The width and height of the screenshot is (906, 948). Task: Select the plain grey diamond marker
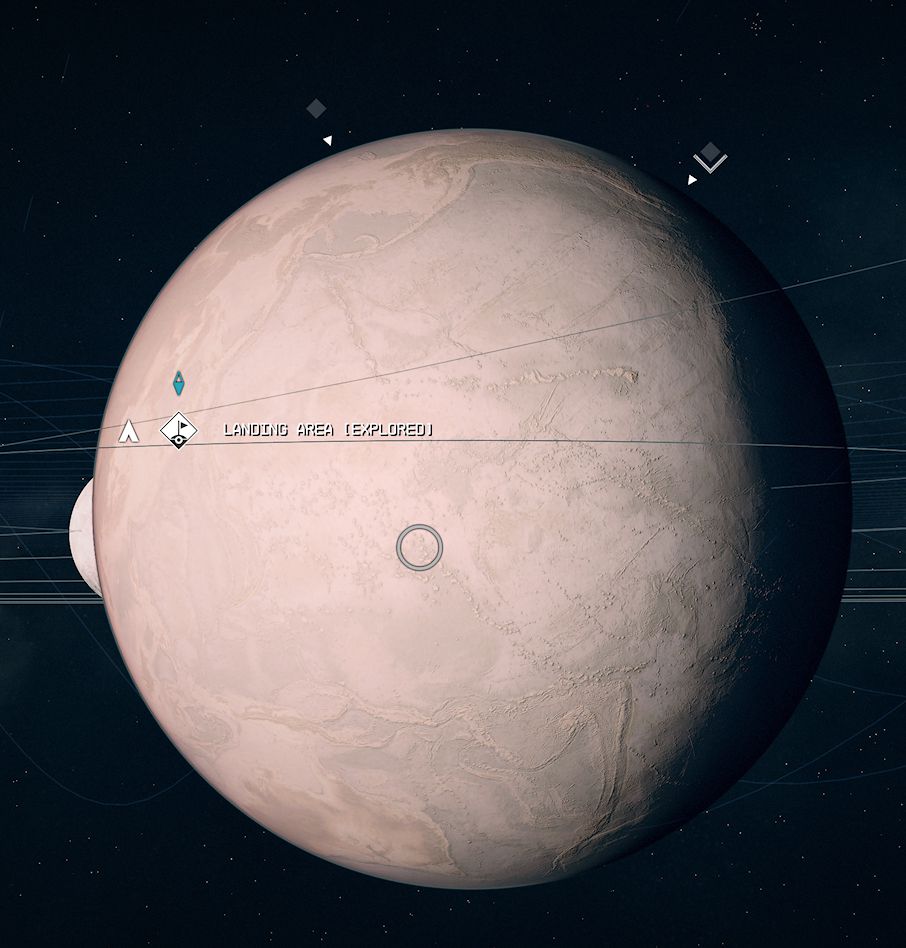(316, 109)
